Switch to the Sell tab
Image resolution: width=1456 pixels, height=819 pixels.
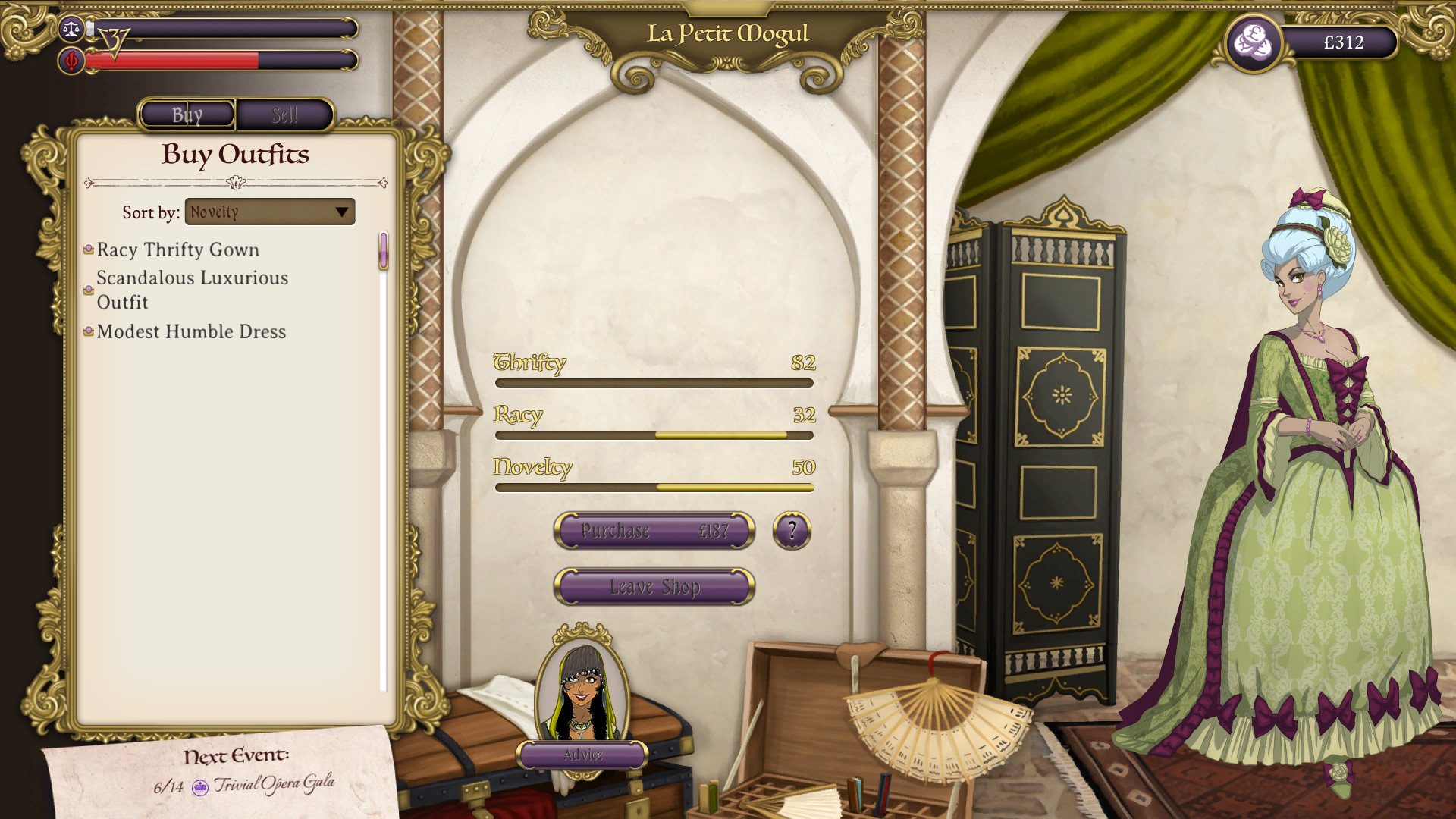click(286, 115)
